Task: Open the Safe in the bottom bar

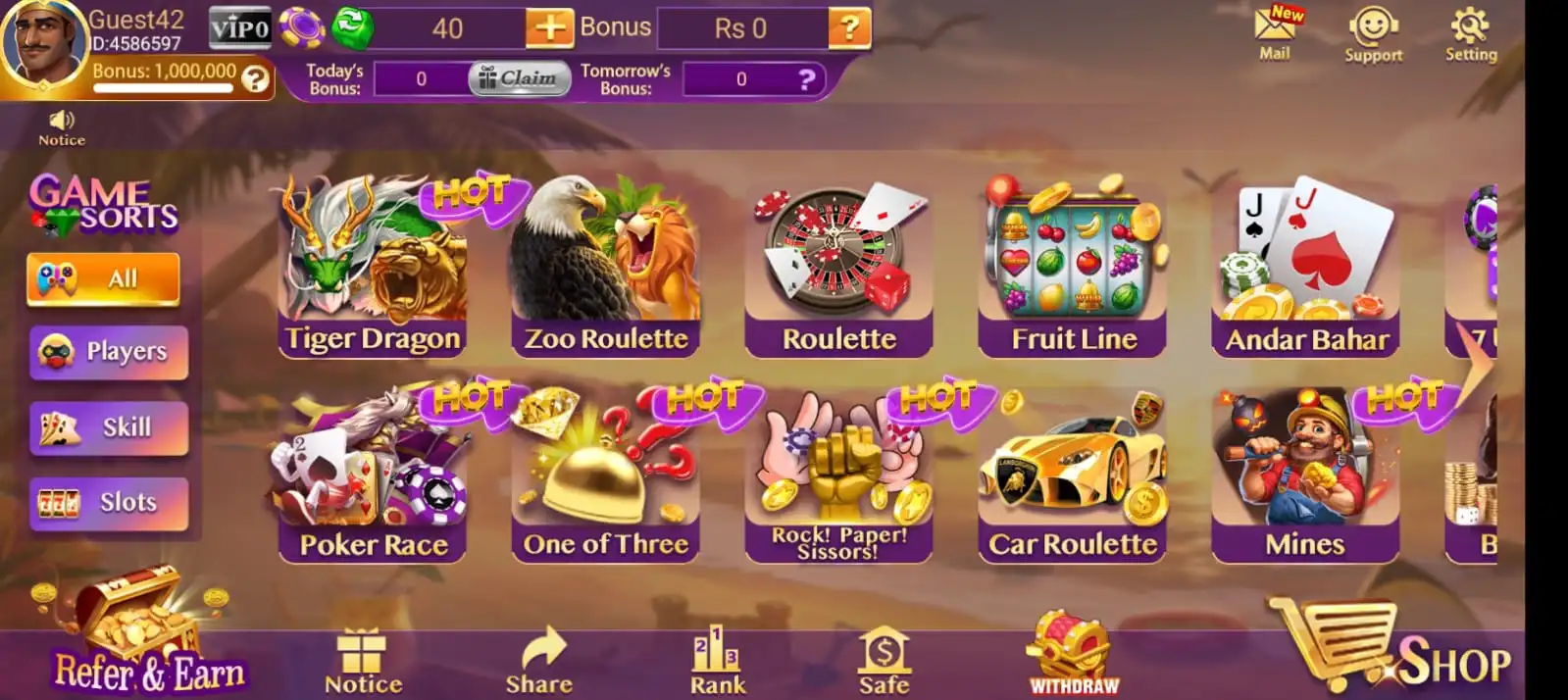Action: pos(884,661)
